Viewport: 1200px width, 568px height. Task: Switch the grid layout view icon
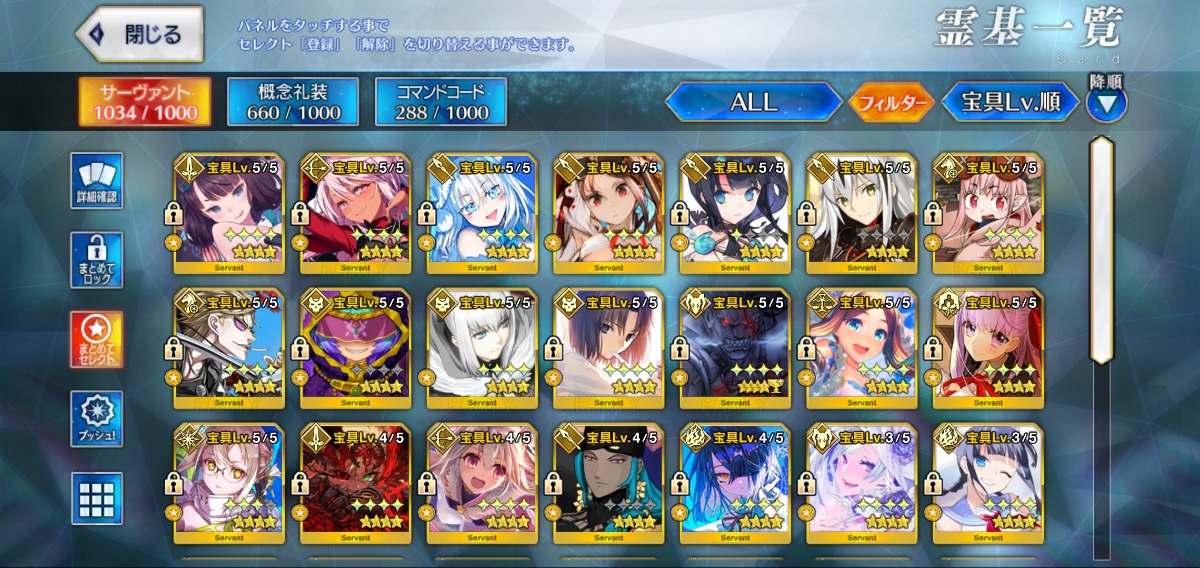97,498
